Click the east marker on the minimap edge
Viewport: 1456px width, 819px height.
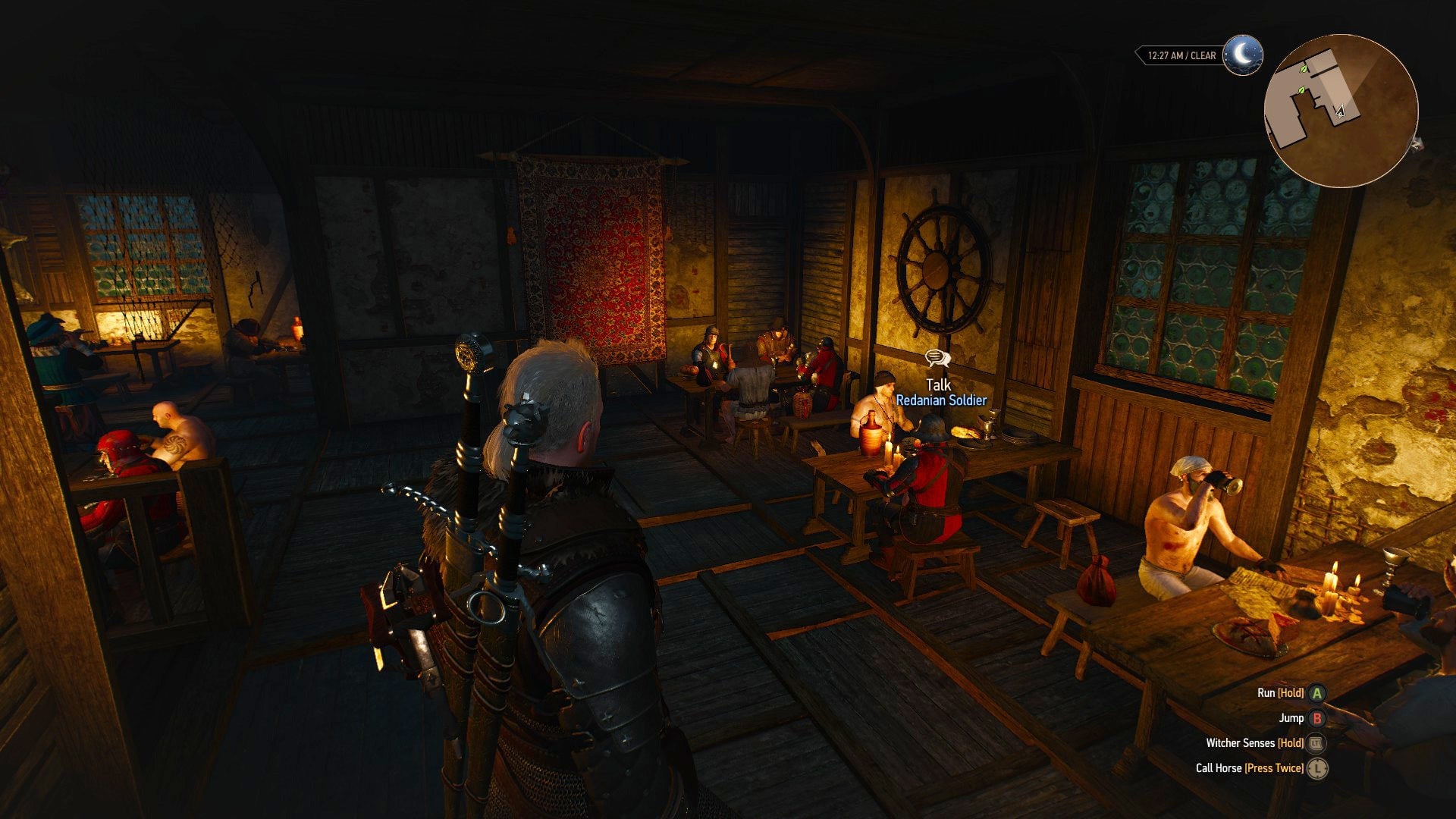coord(1416,144)
